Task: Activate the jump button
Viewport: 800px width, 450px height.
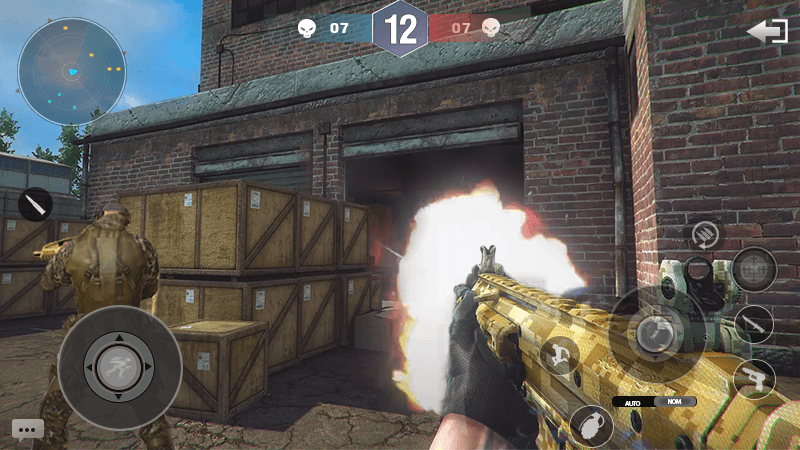Action: (558, 355)
